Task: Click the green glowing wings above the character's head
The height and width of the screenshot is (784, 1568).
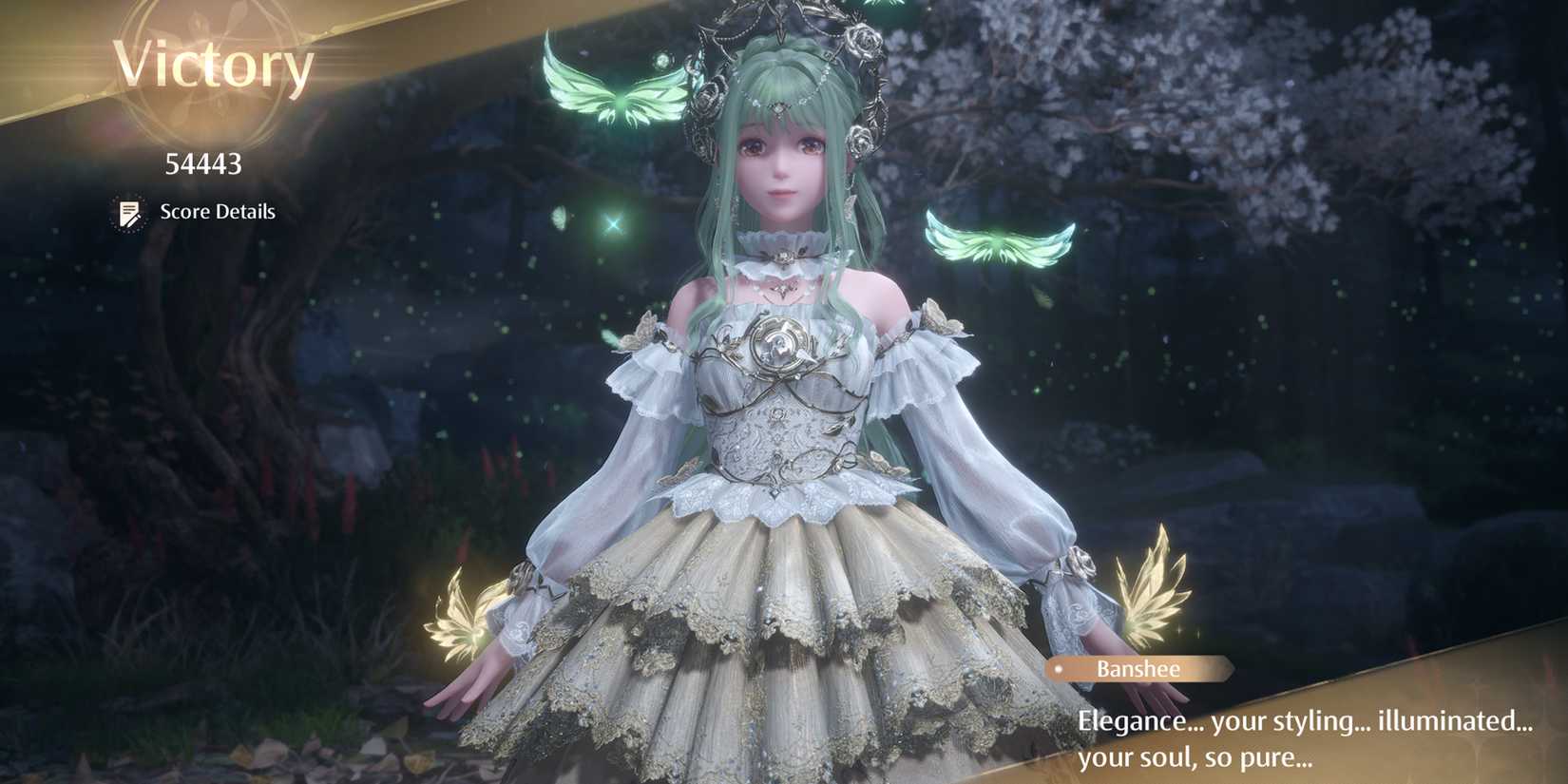Action: 615,92
